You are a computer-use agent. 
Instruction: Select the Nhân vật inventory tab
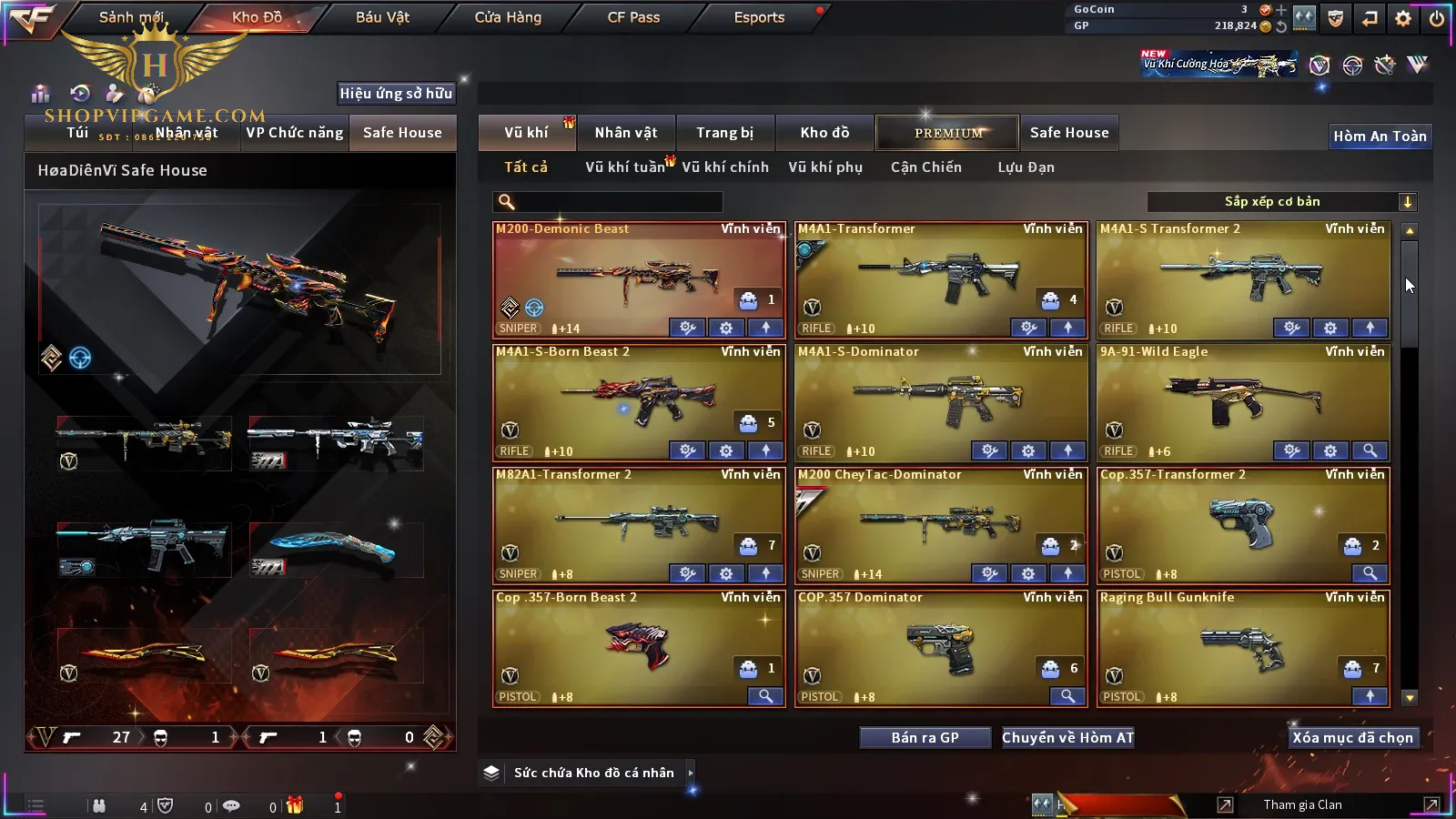pos(625,133)
